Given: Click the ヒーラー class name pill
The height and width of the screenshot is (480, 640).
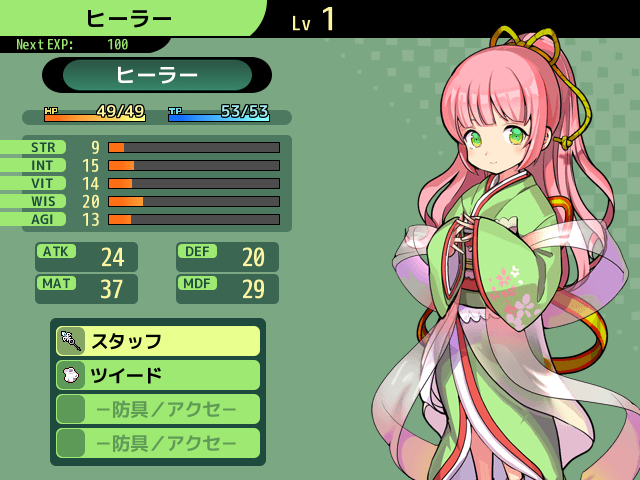Looking at the screenshot, I should click(x=157, y=75).
